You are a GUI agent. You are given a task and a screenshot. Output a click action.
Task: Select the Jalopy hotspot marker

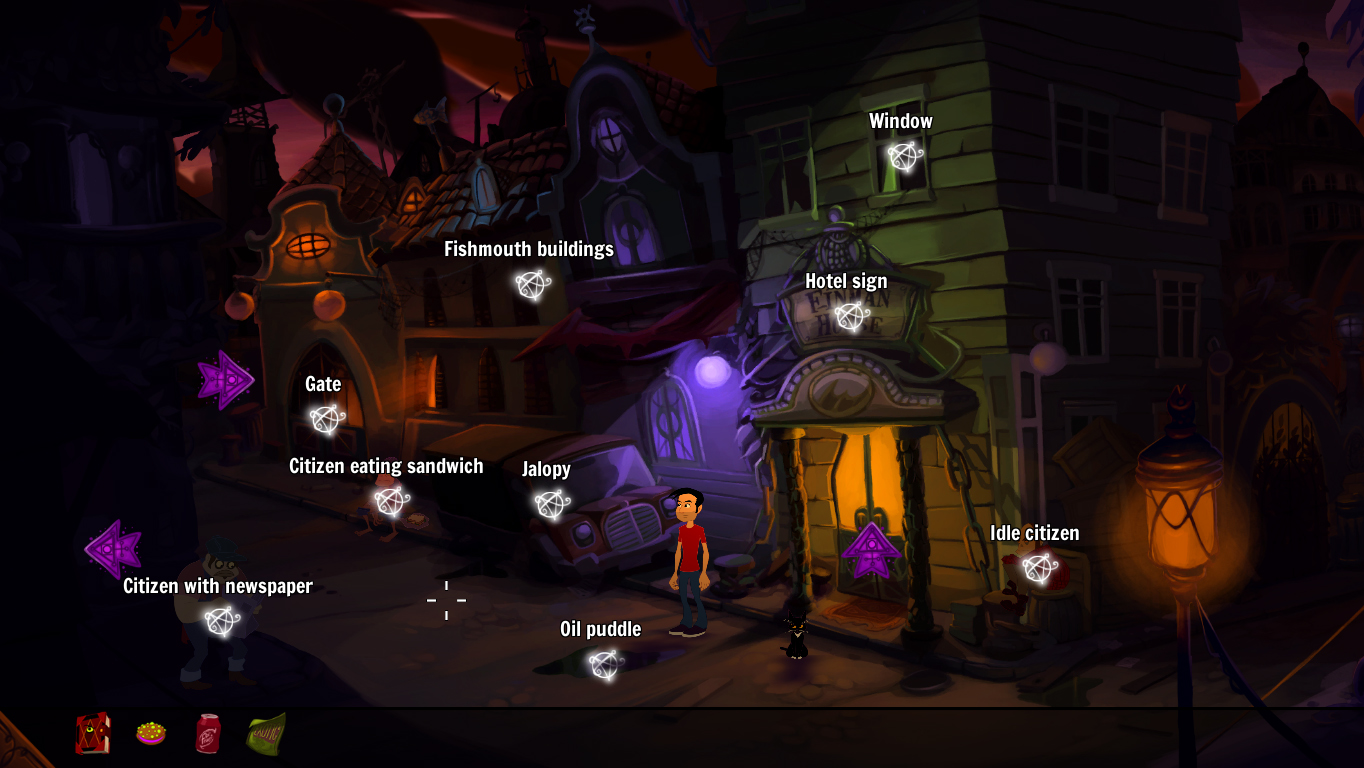click(550, 505)
